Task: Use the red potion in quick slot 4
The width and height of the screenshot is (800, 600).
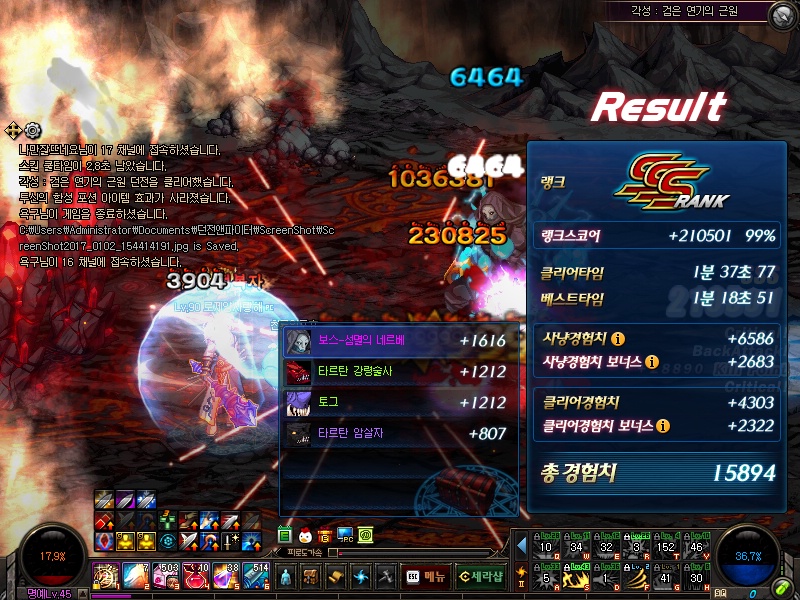Action: [196, 575]
